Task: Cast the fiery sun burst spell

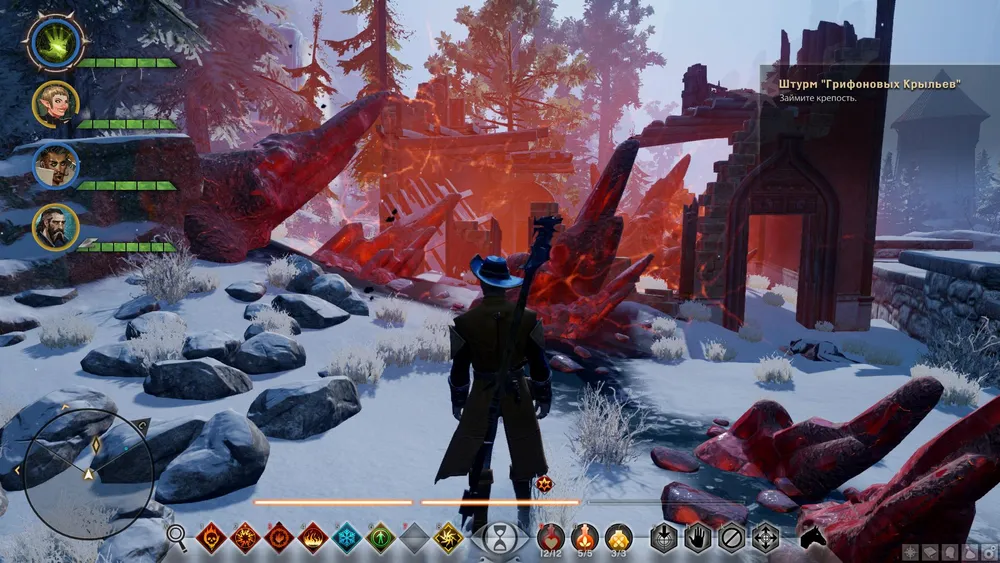Action: click(245, 538)
